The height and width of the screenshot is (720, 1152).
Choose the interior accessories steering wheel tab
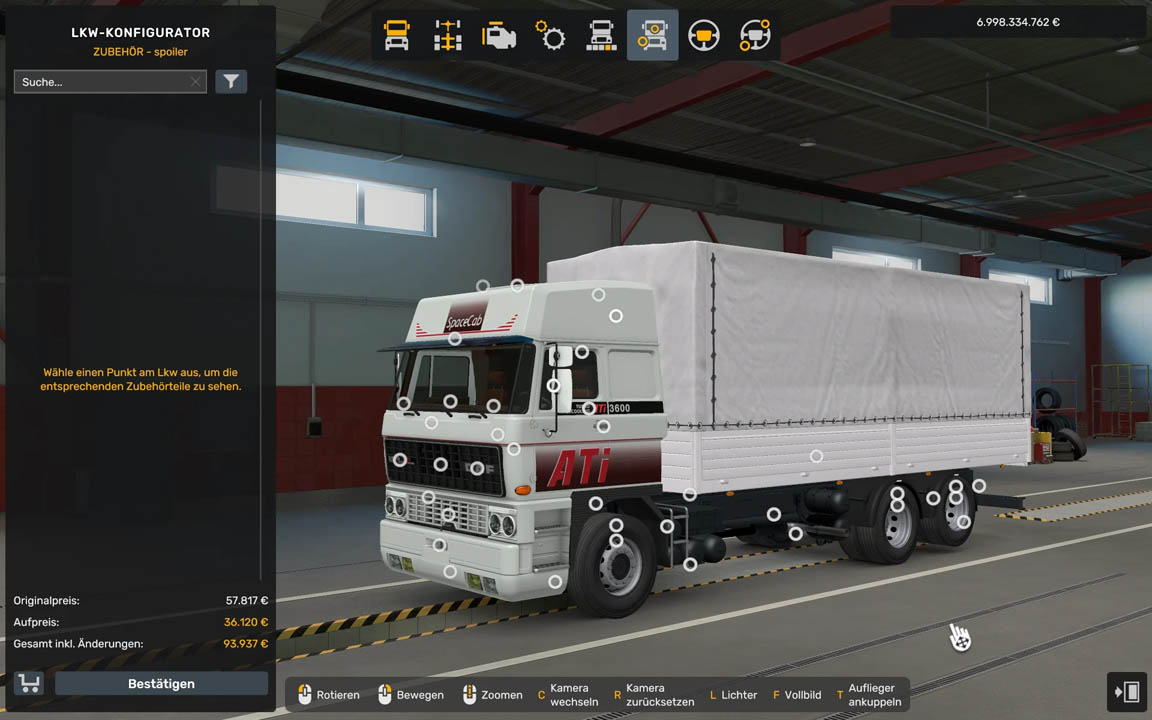click(x=755, y=36)
